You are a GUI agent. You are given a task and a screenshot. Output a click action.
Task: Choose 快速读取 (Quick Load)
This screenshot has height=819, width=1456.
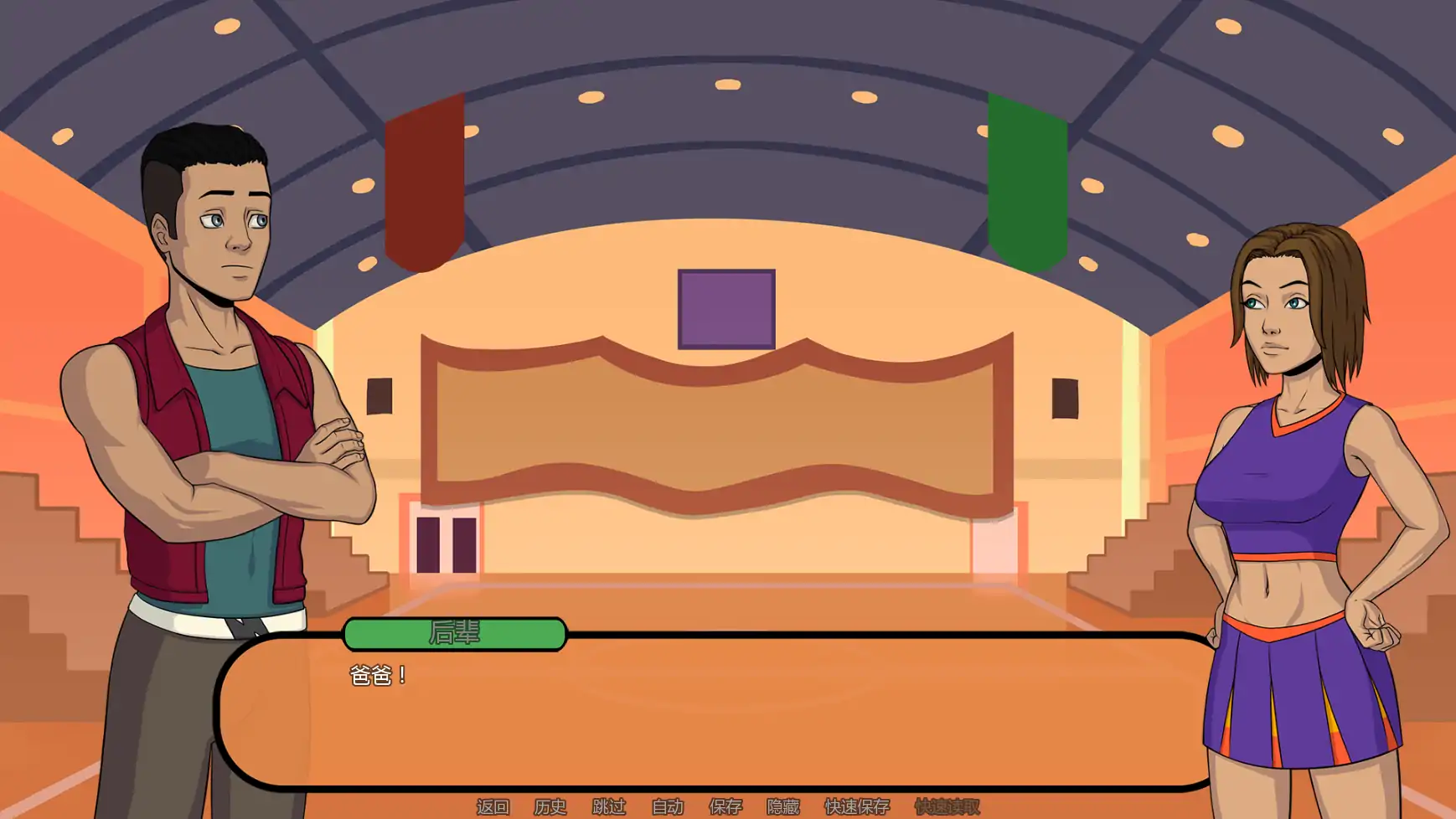pos(947,806)
